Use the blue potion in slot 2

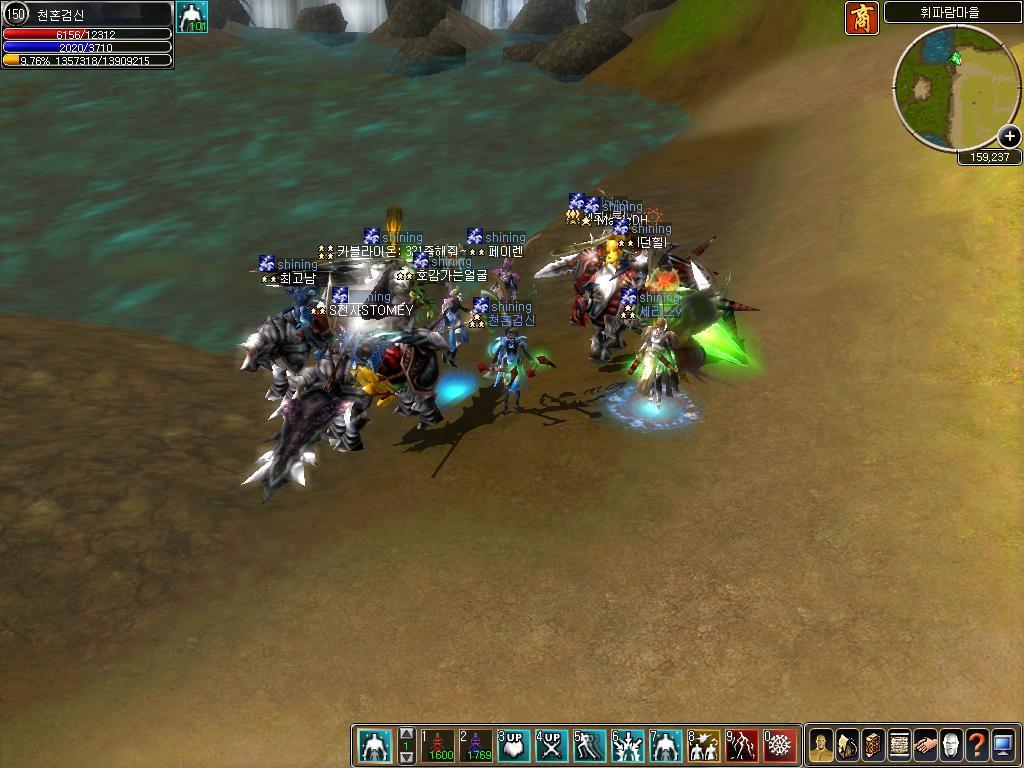(x=476, y=745)
